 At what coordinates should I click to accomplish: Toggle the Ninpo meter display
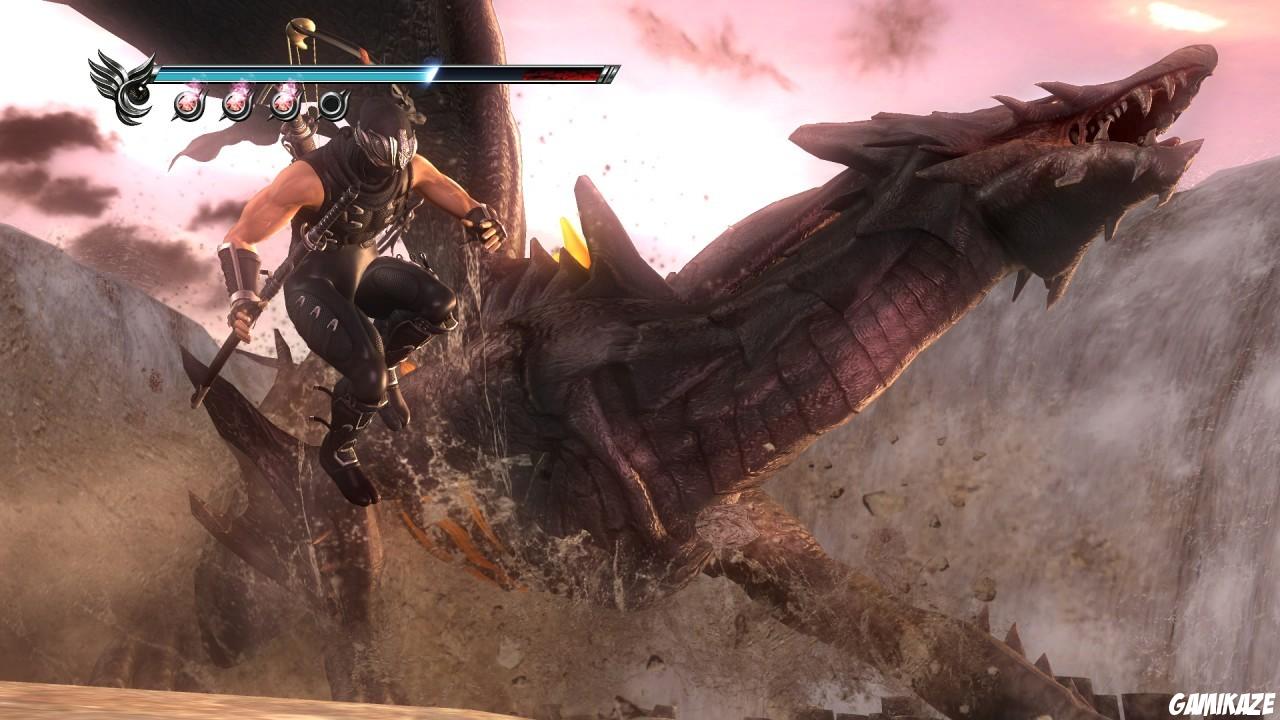pos(258,103)
